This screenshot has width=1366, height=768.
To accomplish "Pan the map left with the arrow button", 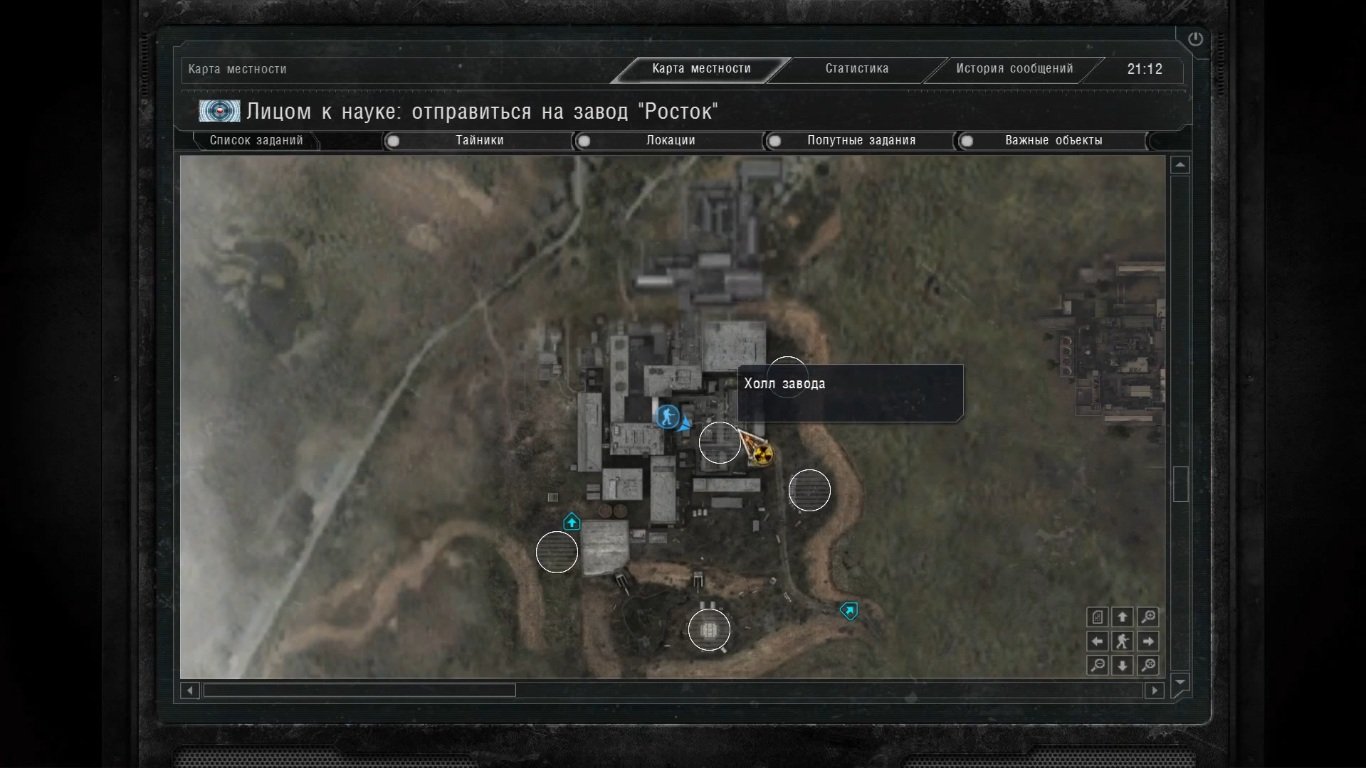I will (1098, 642).
